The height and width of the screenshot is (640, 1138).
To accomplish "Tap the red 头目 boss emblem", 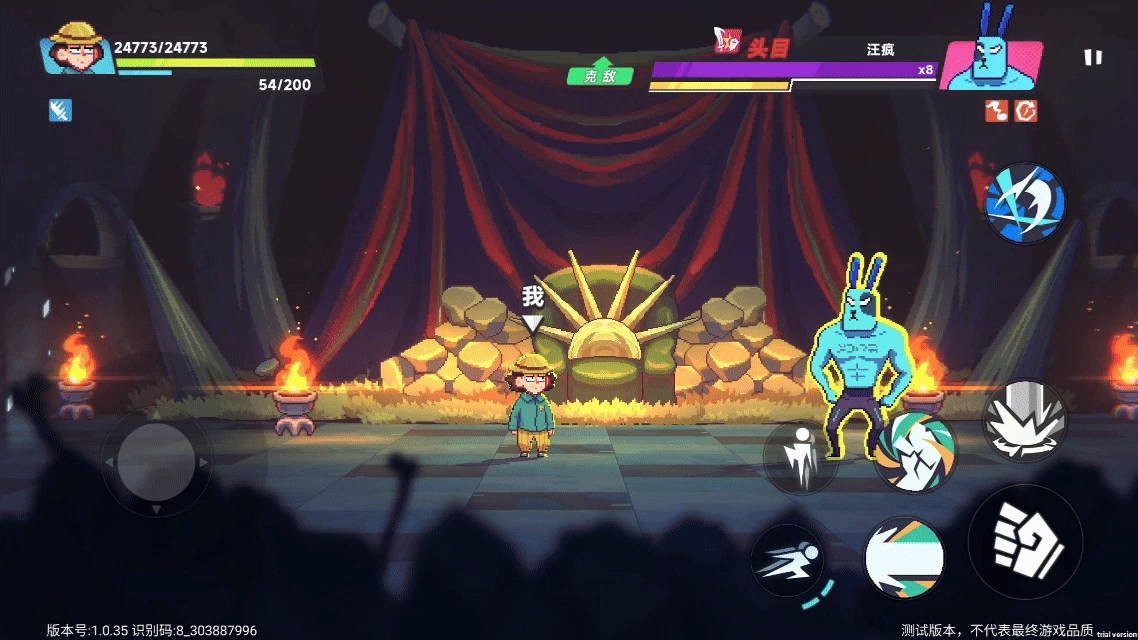I will click(x=727, y=42).
